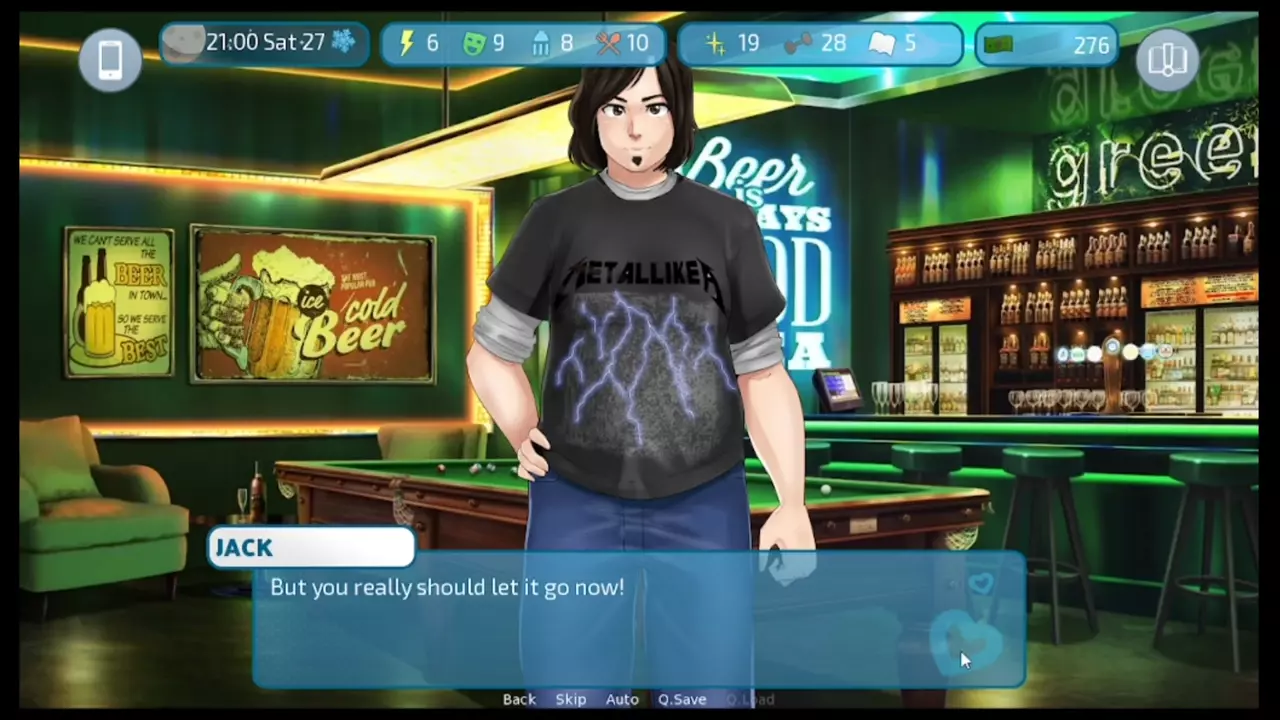
Task: Quick load with the Q.Load button
Action: coord(750,699)
